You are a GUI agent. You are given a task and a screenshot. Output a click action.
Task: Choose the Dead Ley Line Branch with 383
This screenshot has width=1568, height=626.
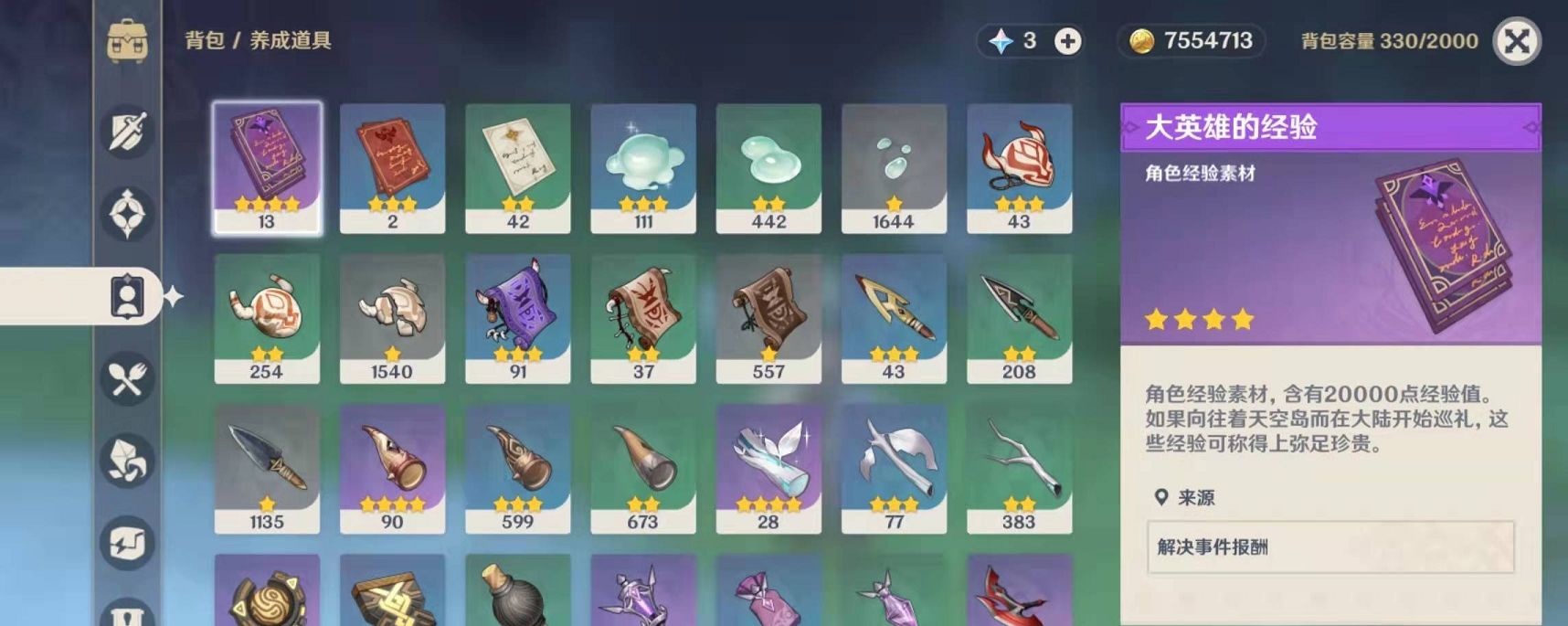(1019, 468)
